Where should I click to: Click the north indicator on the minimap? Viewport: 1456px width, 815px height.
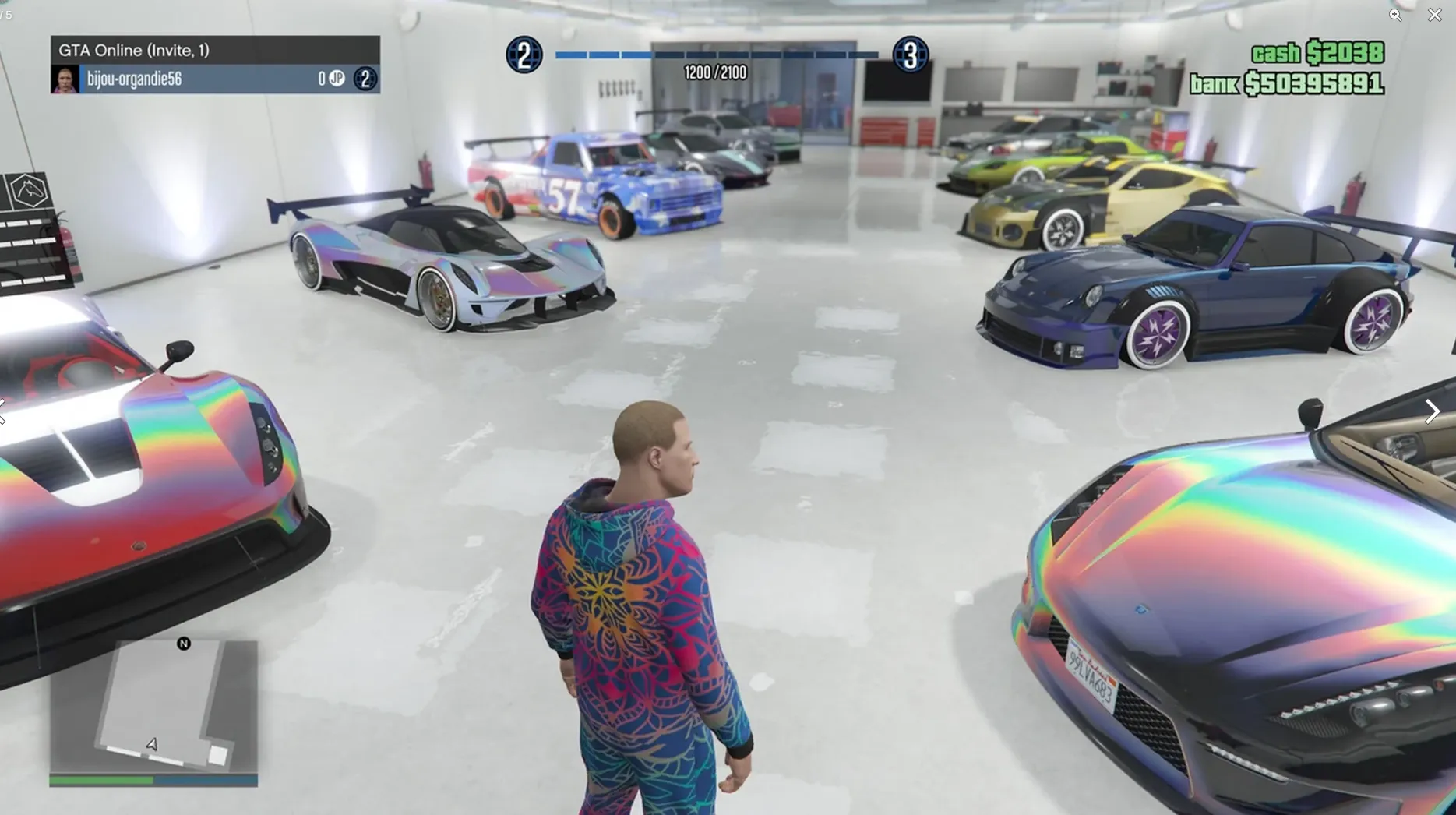click(182, 645)
